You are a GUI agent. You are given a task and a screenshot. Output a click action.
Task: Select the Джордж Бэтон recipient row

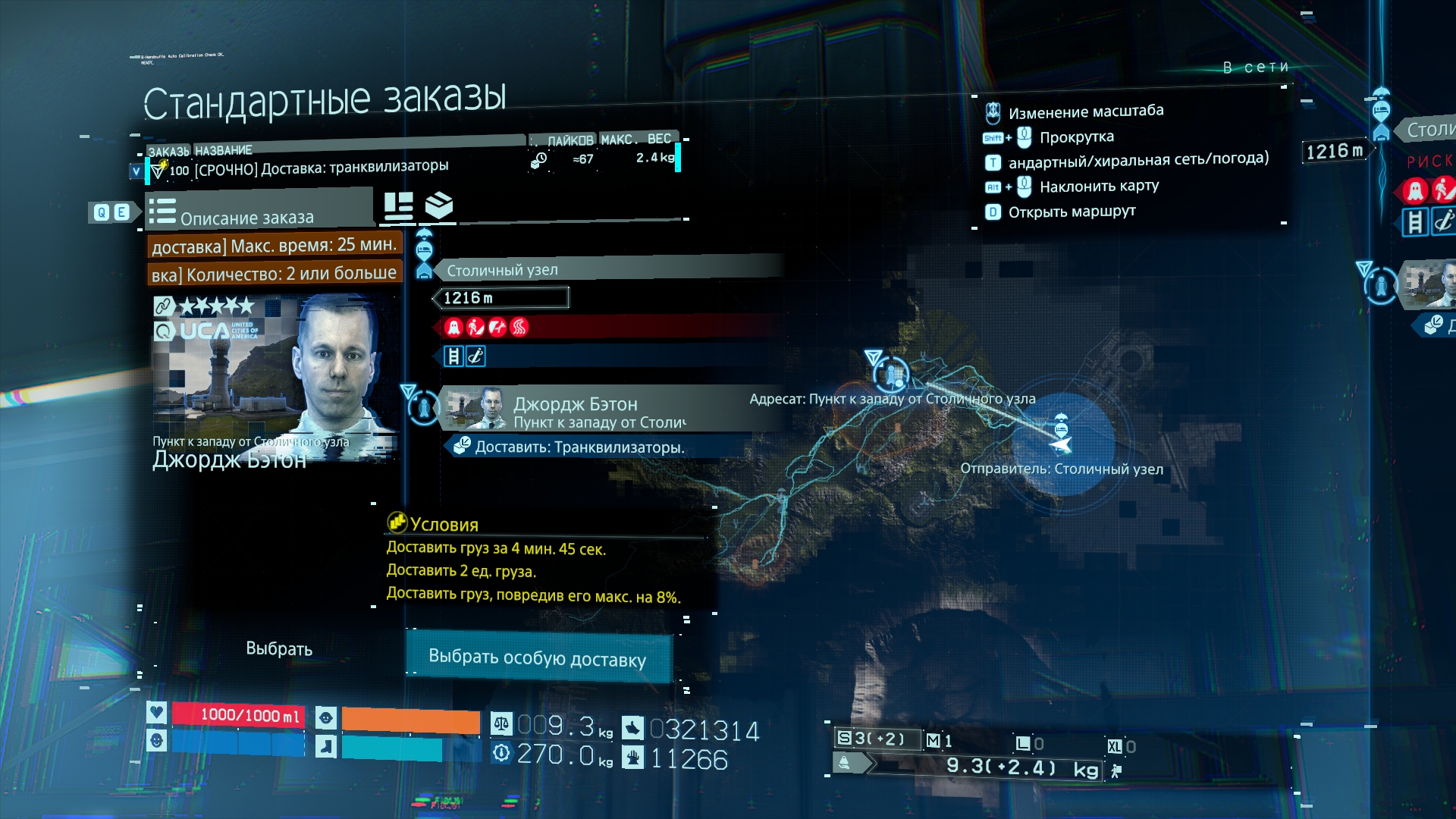[607, 410]
